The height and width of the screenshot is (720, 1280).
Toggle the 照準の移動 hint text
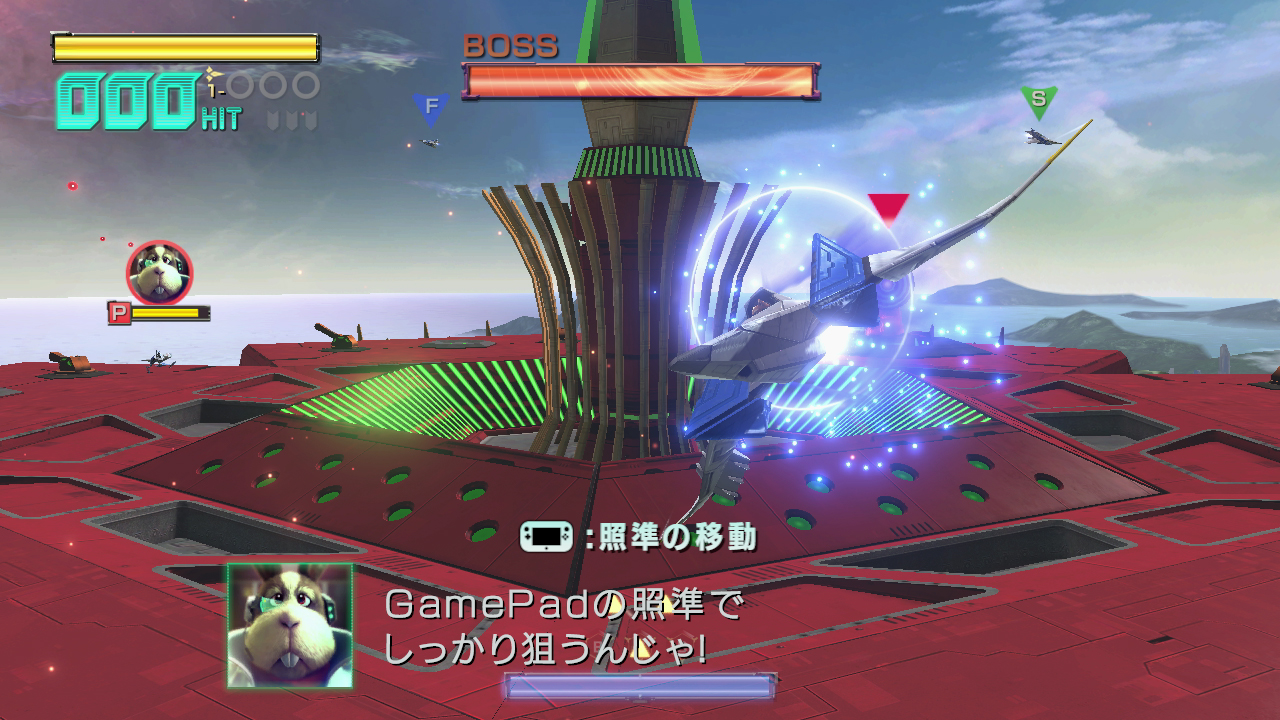tap(680, 534)
